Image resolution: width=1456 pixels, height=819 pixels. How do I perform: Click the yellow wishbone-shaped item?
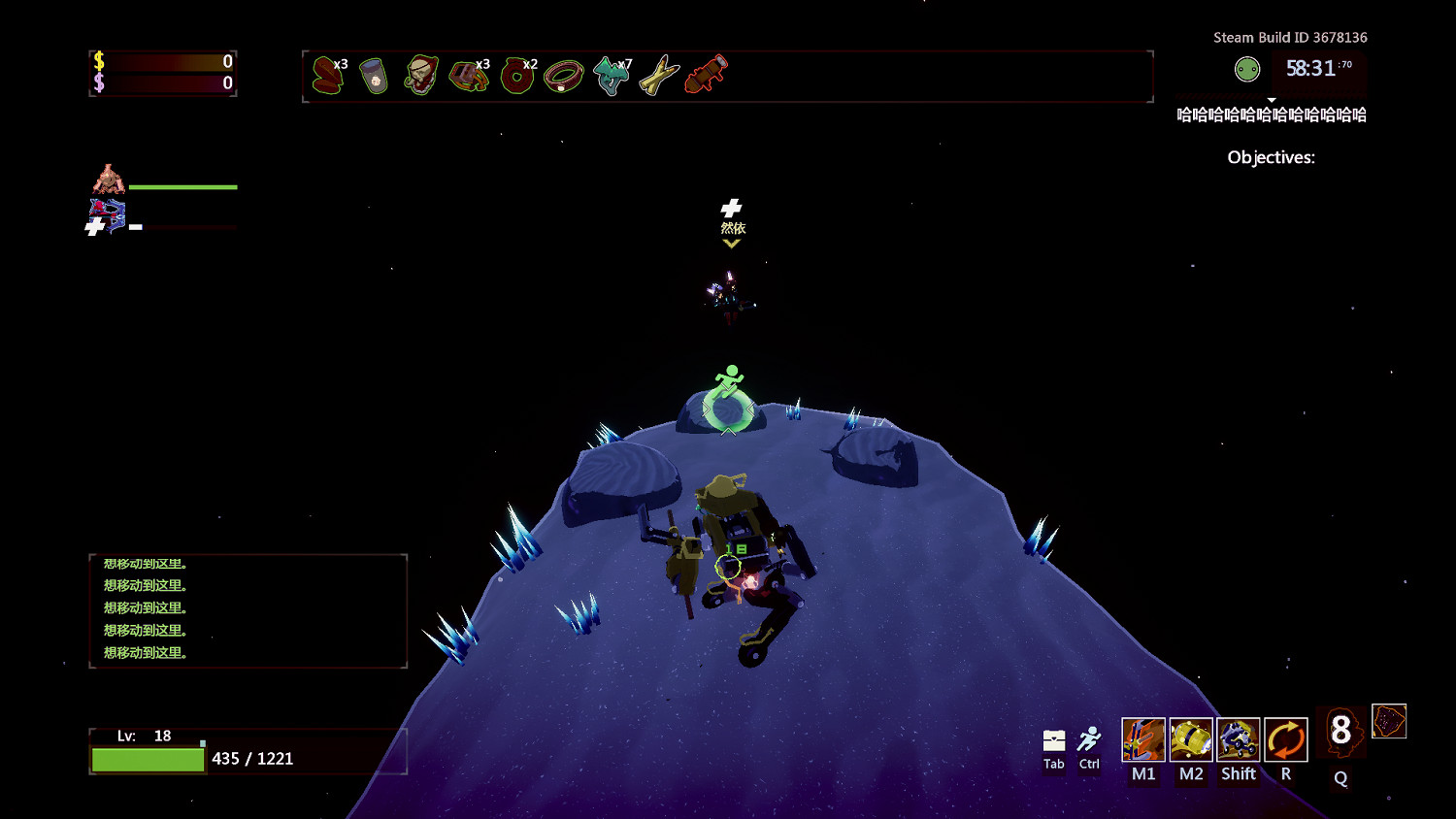click(x=658, y=76)
